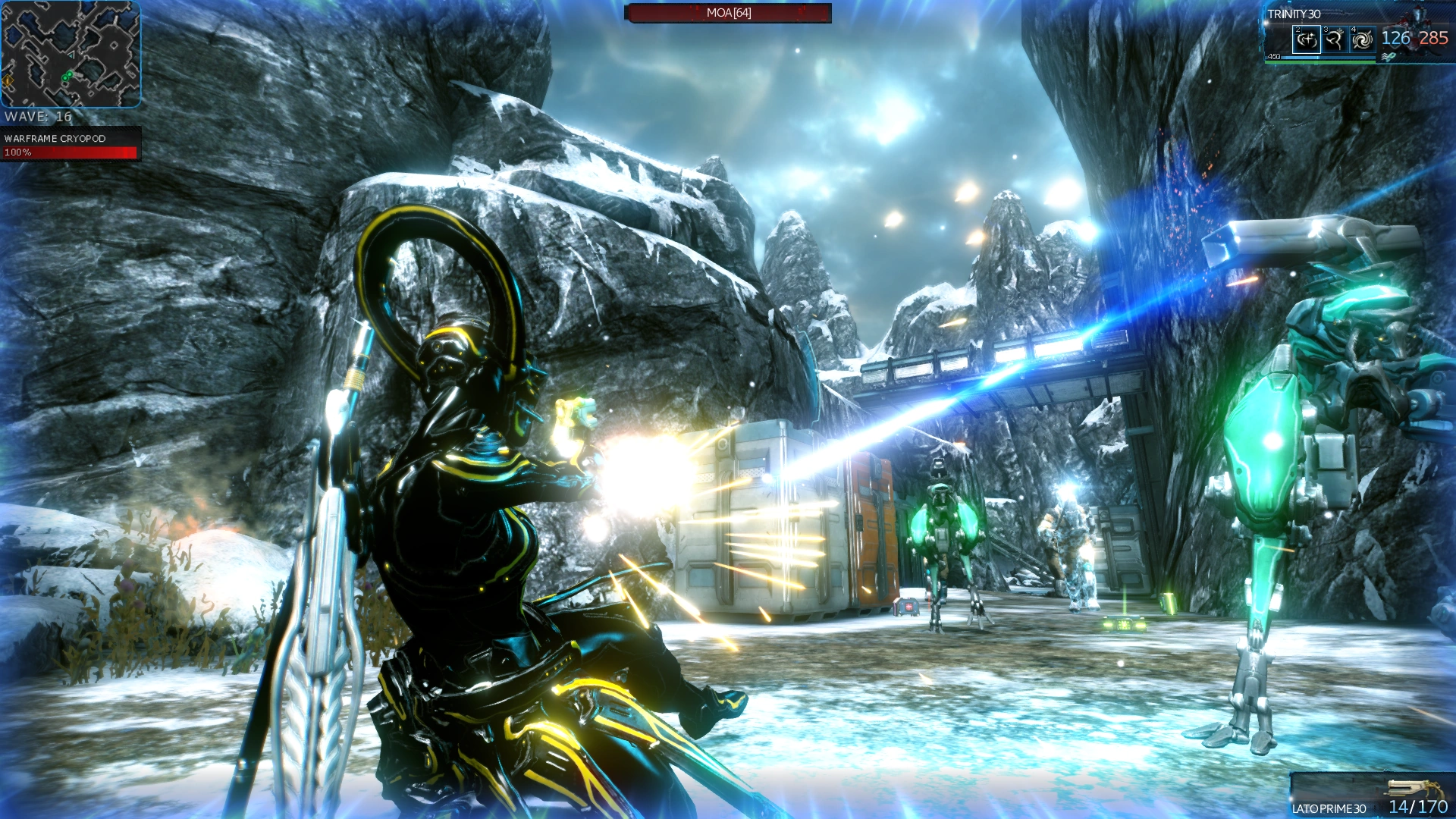
Task: Click the TRINITY 30 nameplate
Action: 1294,14
